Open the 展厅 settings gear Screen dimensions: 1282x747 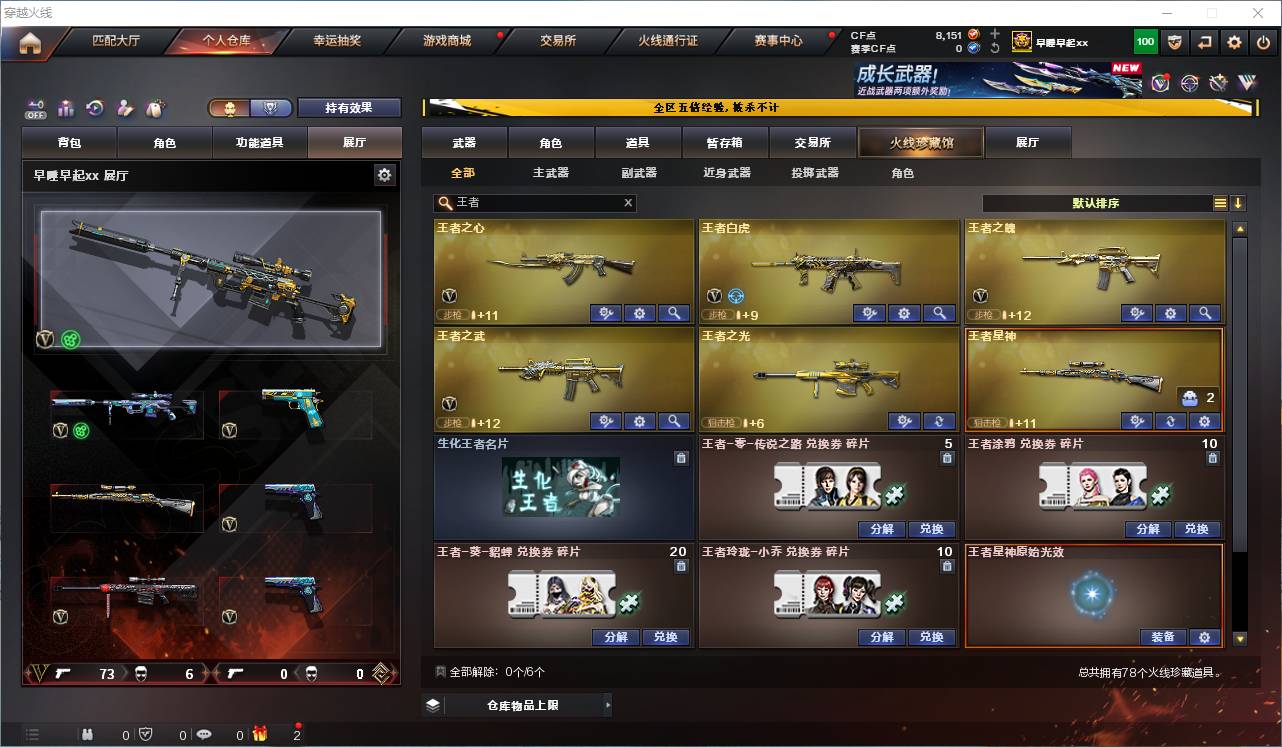pyautogui.click(x=385, y=173)
